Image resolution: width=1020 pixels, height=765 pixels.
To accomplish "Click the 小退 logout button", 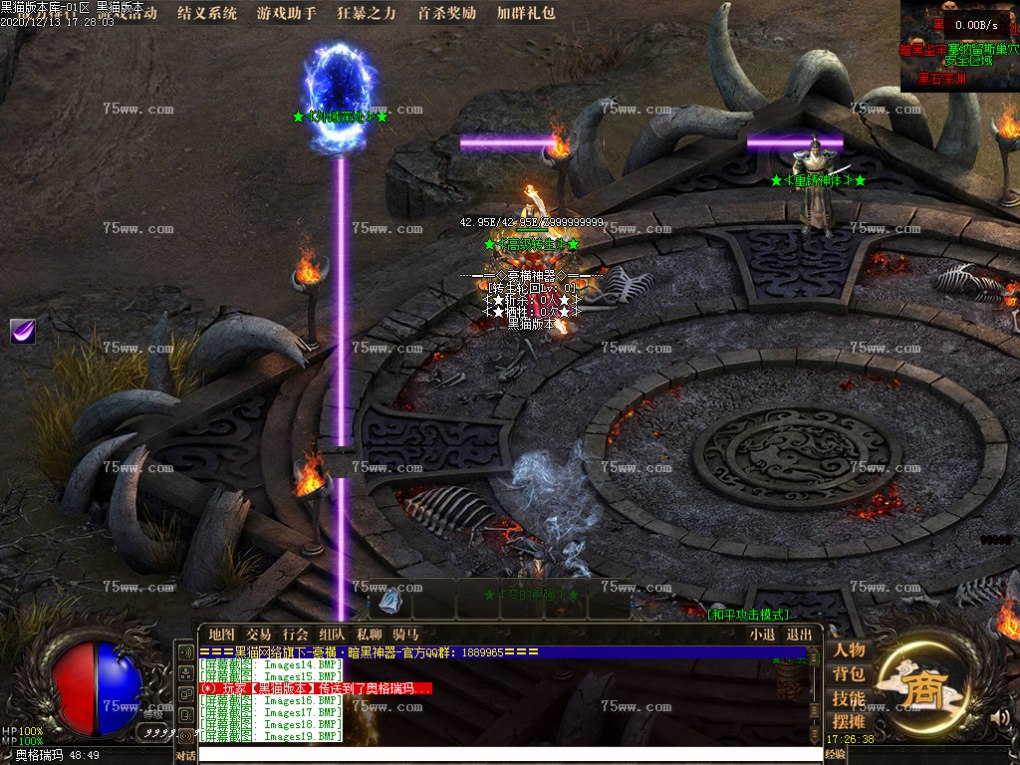I will coord(762,634).
